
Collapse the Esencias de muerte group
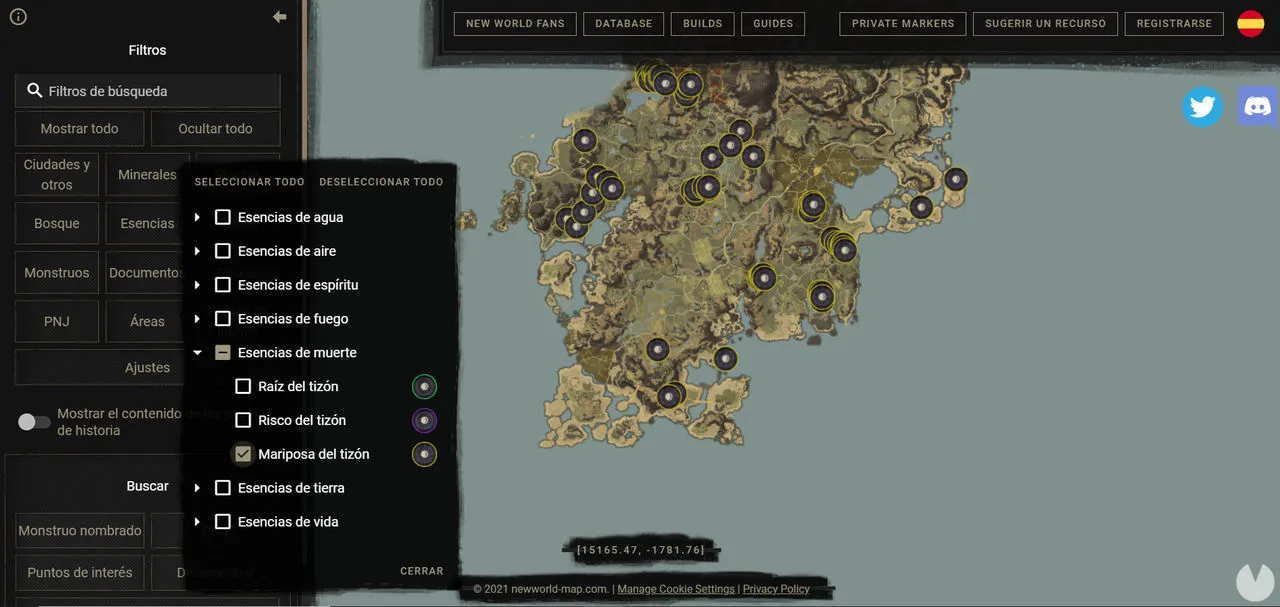point(197,353)
